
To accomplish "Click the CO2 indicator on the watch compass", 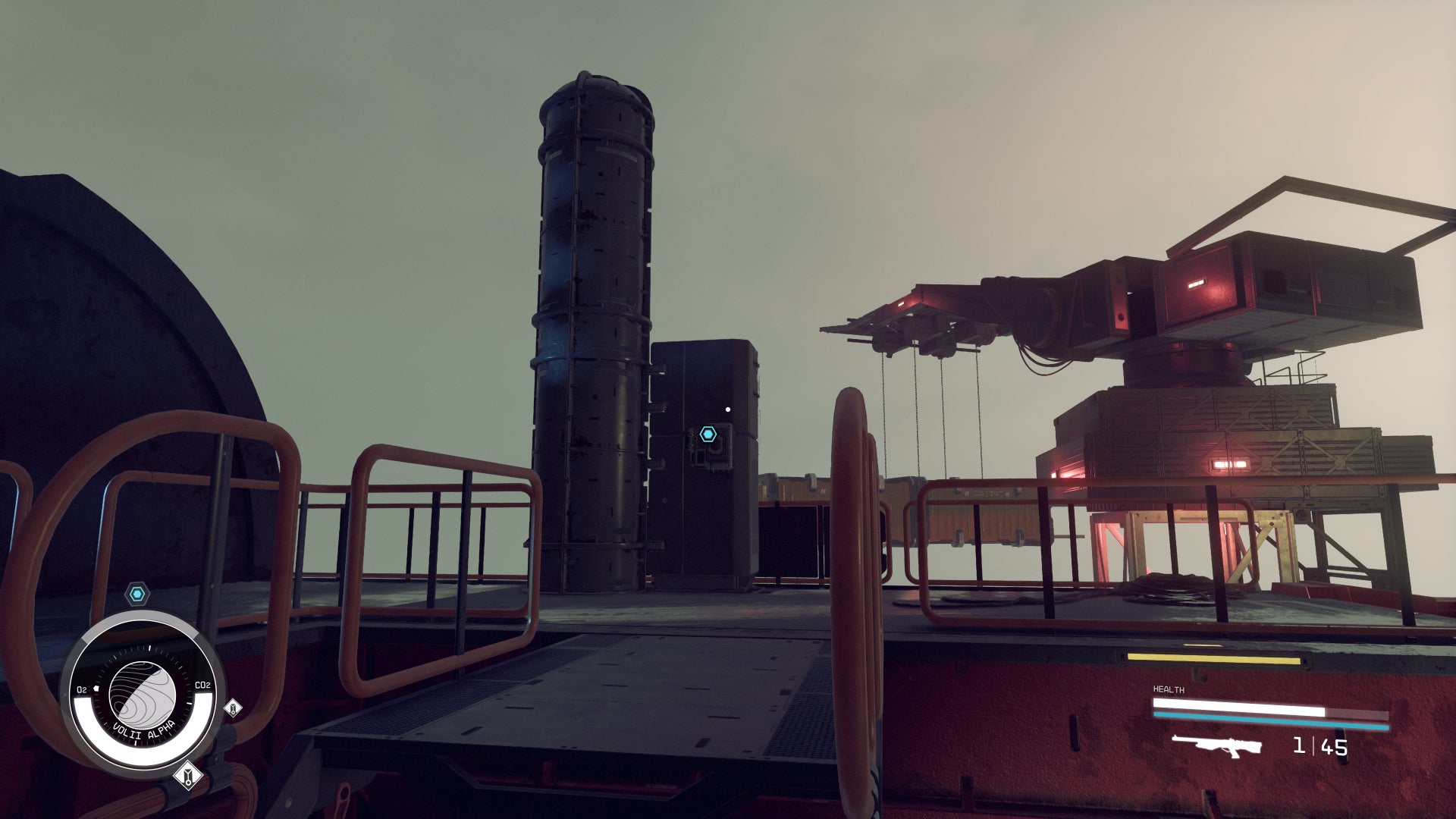I will coord(202,685).
